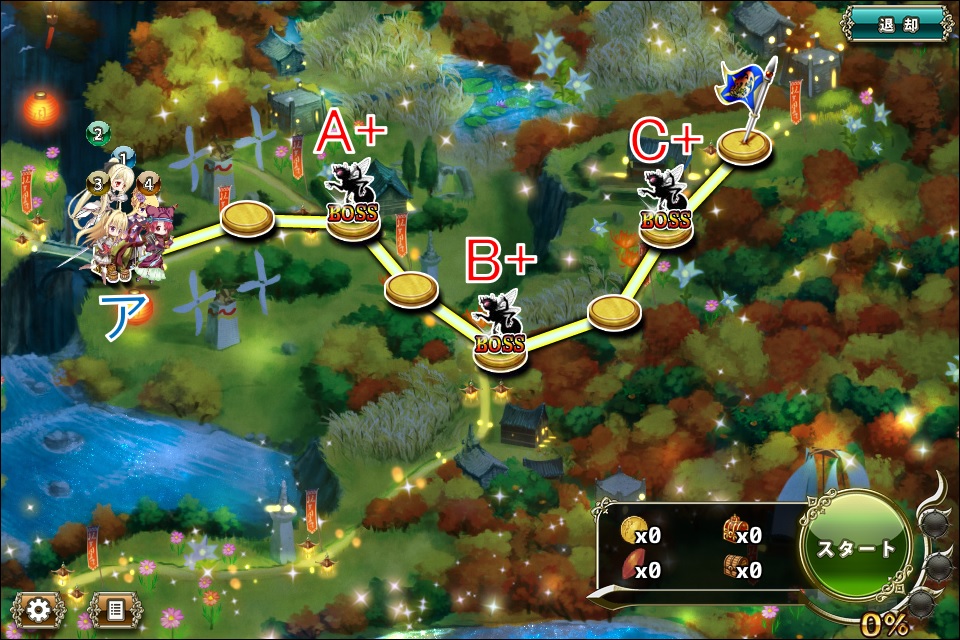Start the stage with the green スタート button

856,549
